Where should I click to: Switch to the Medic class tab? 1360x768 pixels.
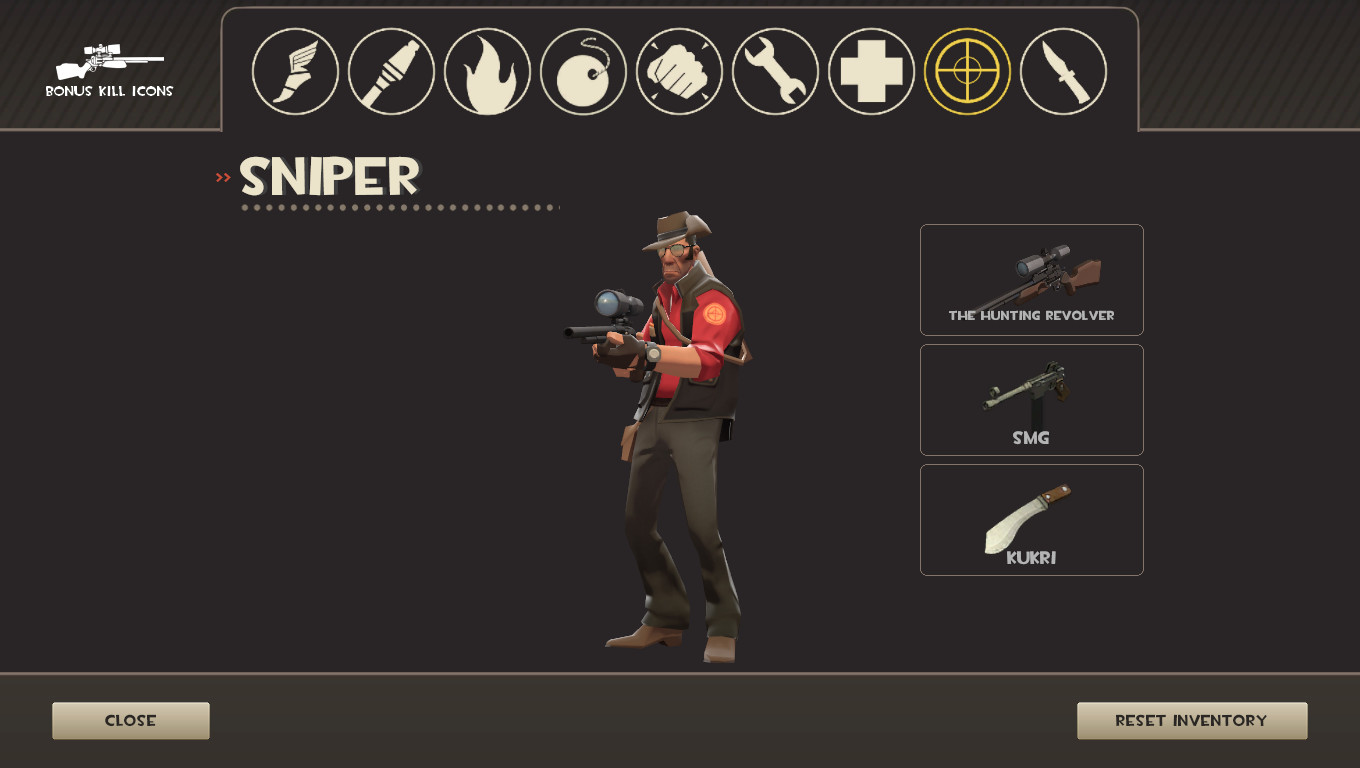(x=871, y=71)
